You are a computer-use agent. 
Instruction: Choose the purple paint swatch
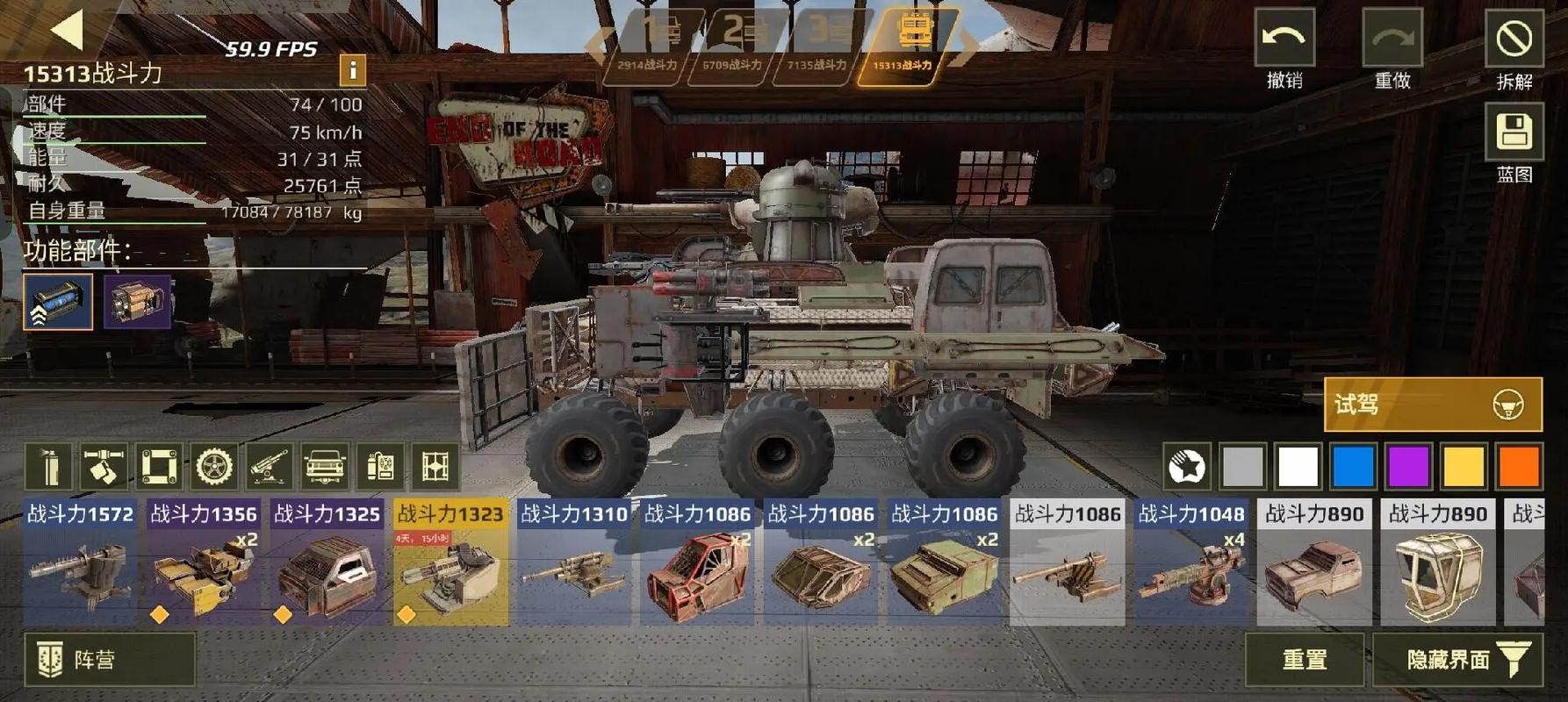pyautogui.click(x=1408, y=466)
